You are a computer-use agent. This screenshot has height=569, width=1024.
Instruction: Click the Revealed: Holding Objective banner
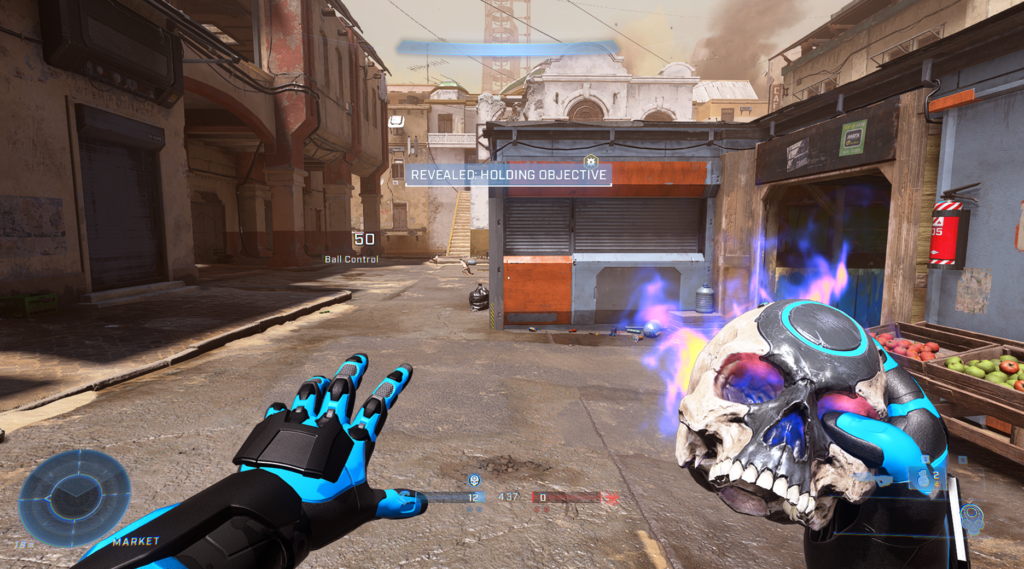508,175
